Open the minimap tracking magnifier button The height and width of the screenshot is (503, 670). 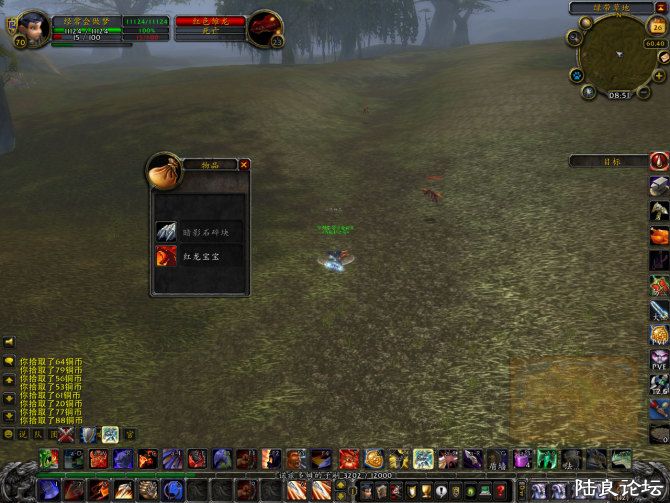pyautogui.click(x=574, y=38)
